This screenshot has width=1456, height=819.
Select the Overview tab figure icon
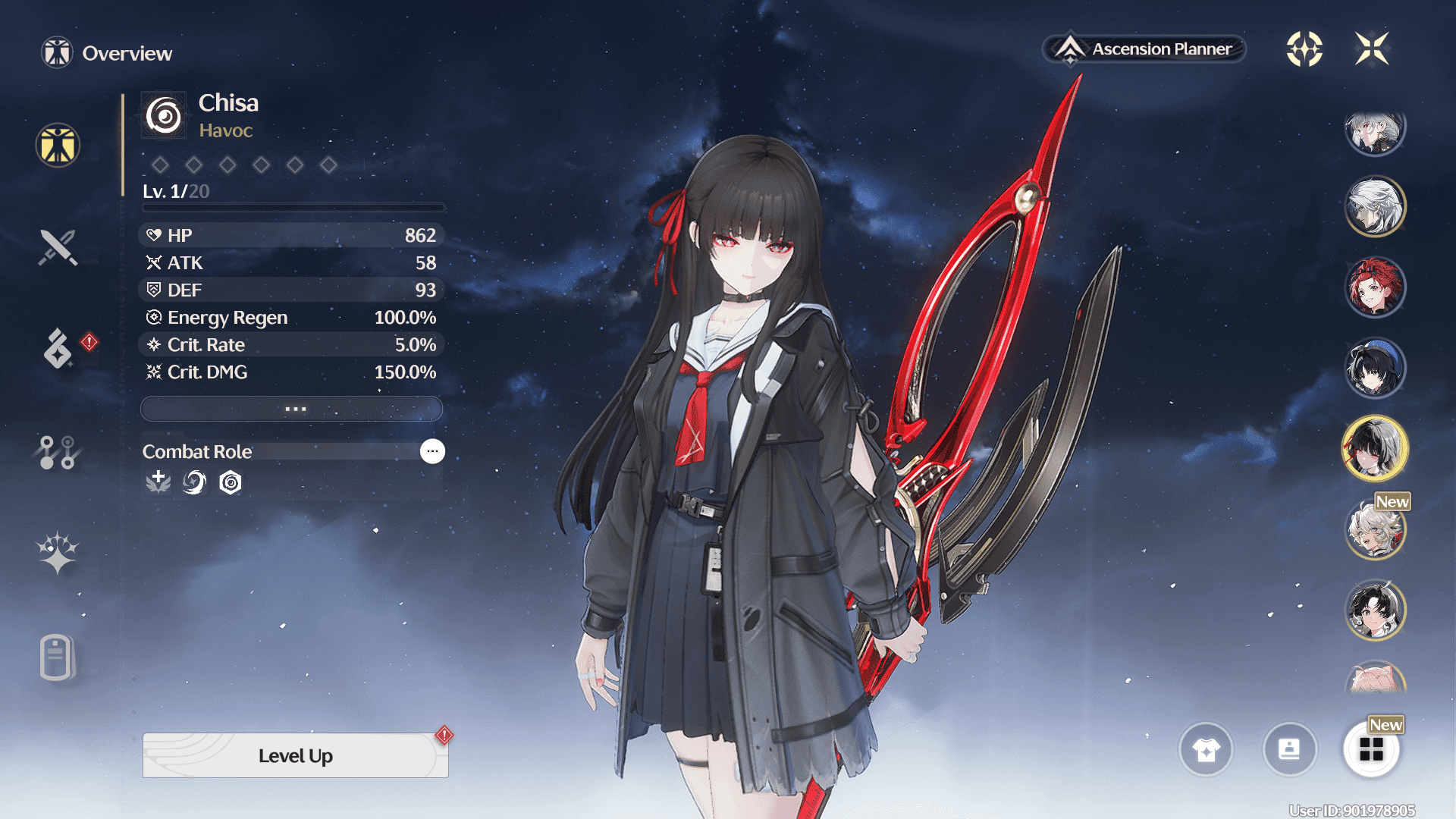(x=58, y=145)
